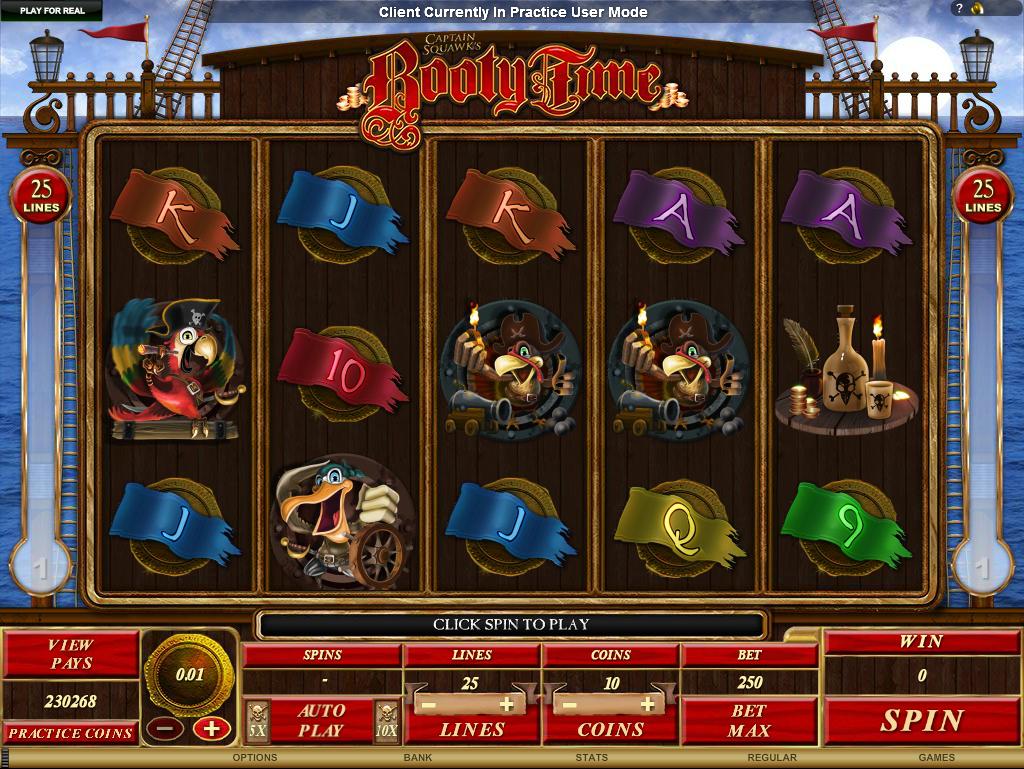Image resolution: width=1024 pixels, height=769 pixels.
Task: Open the View Pays paytable
Action: (71, 654)
